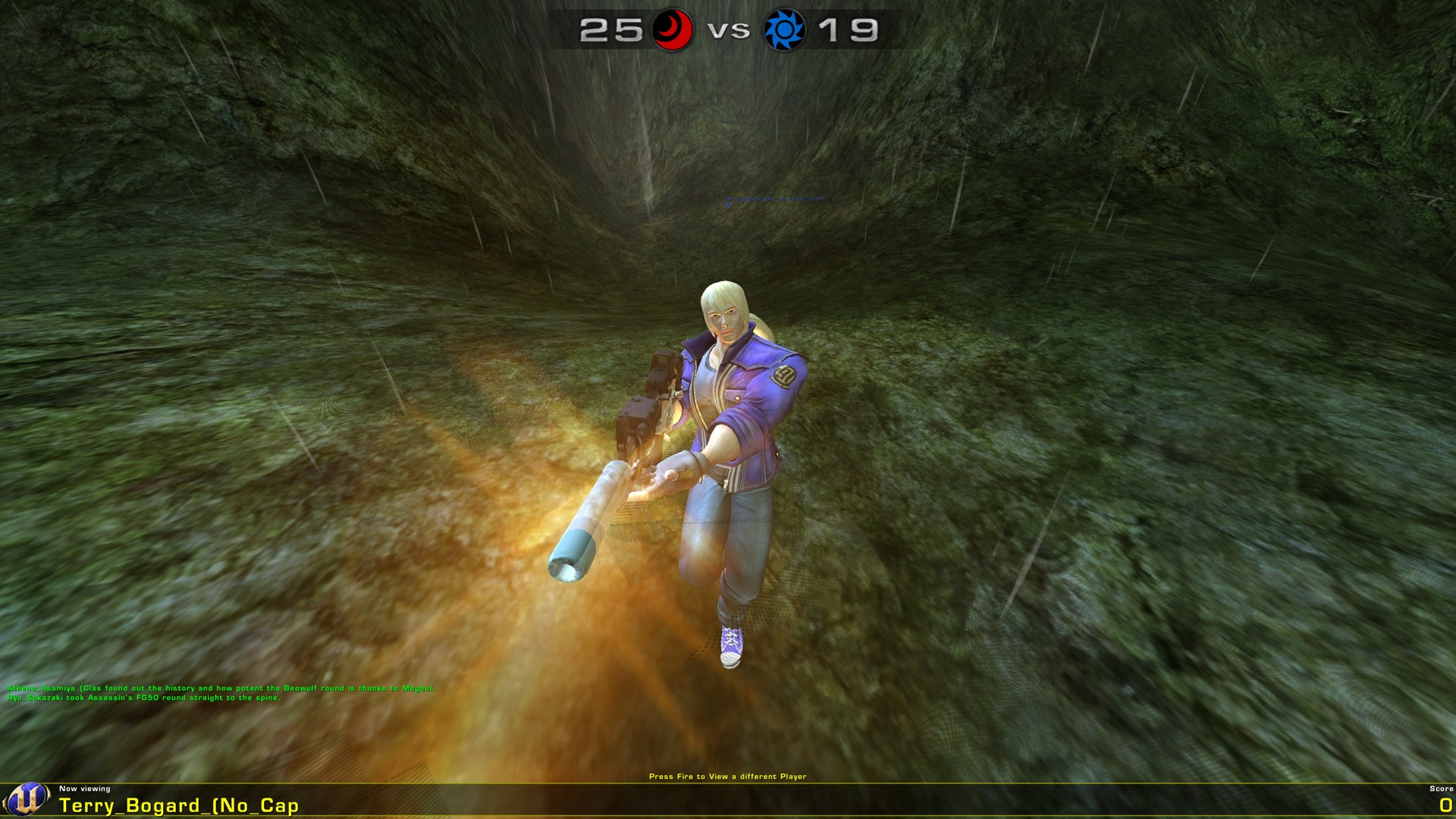Screen dimensions: 1456x819
Task: Click the blue spectator arrow marker
Action: (x=728, y=206)
